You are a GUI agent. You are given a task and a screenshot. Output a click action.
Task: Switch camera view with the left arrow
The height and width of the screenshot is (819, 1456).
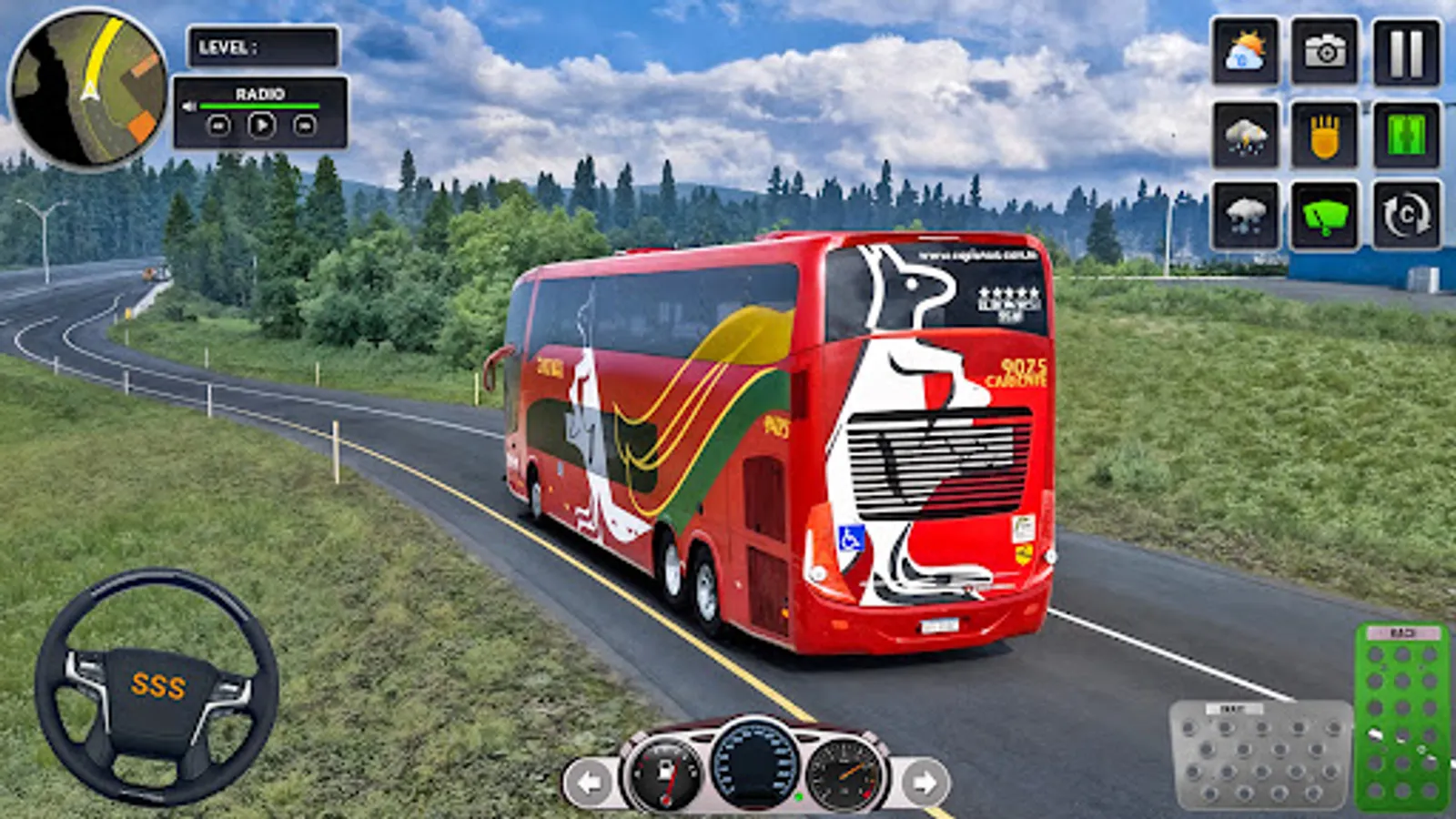coord(590,780)
